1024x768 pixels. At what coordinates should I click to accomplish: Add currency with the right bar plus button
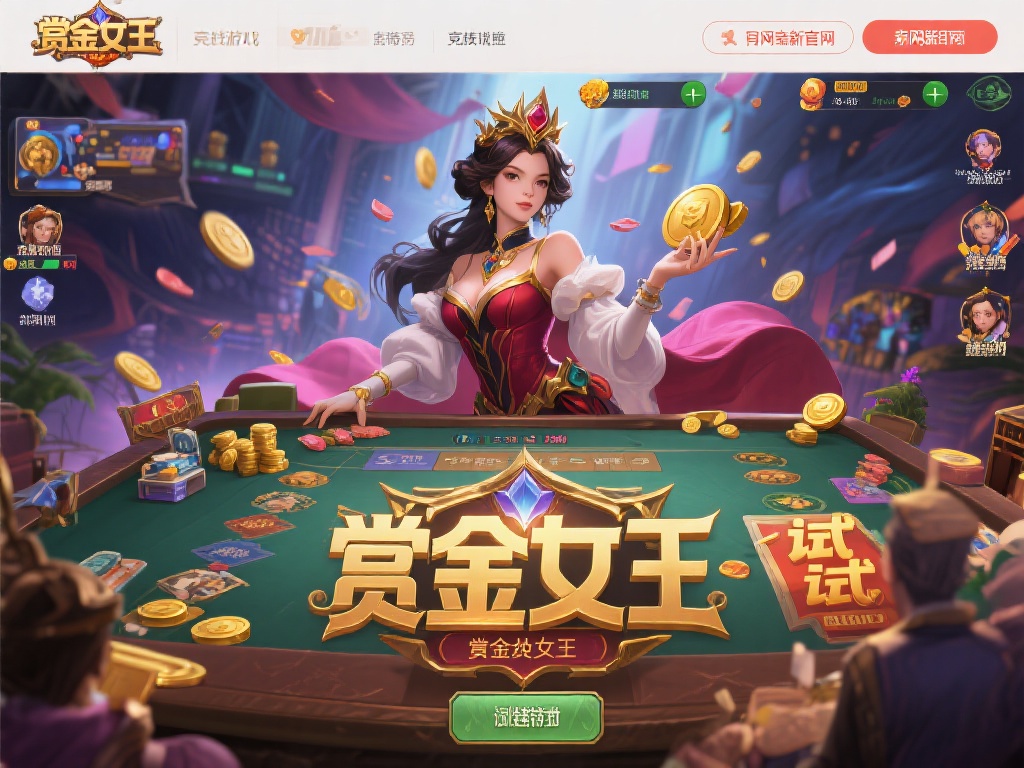point(934,95)
